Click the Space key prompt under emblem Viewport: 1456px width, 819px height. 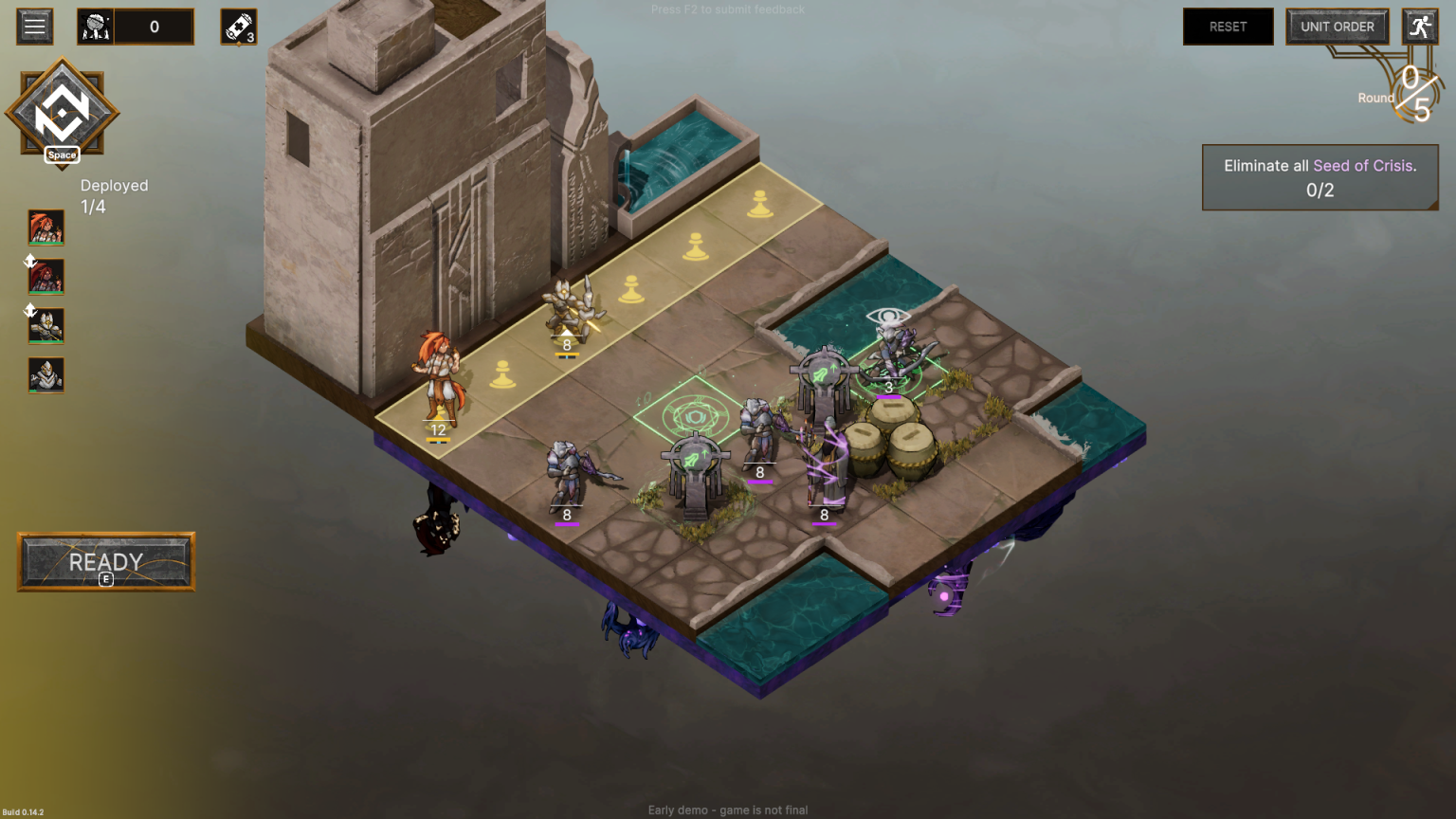[x=62, y=155]
